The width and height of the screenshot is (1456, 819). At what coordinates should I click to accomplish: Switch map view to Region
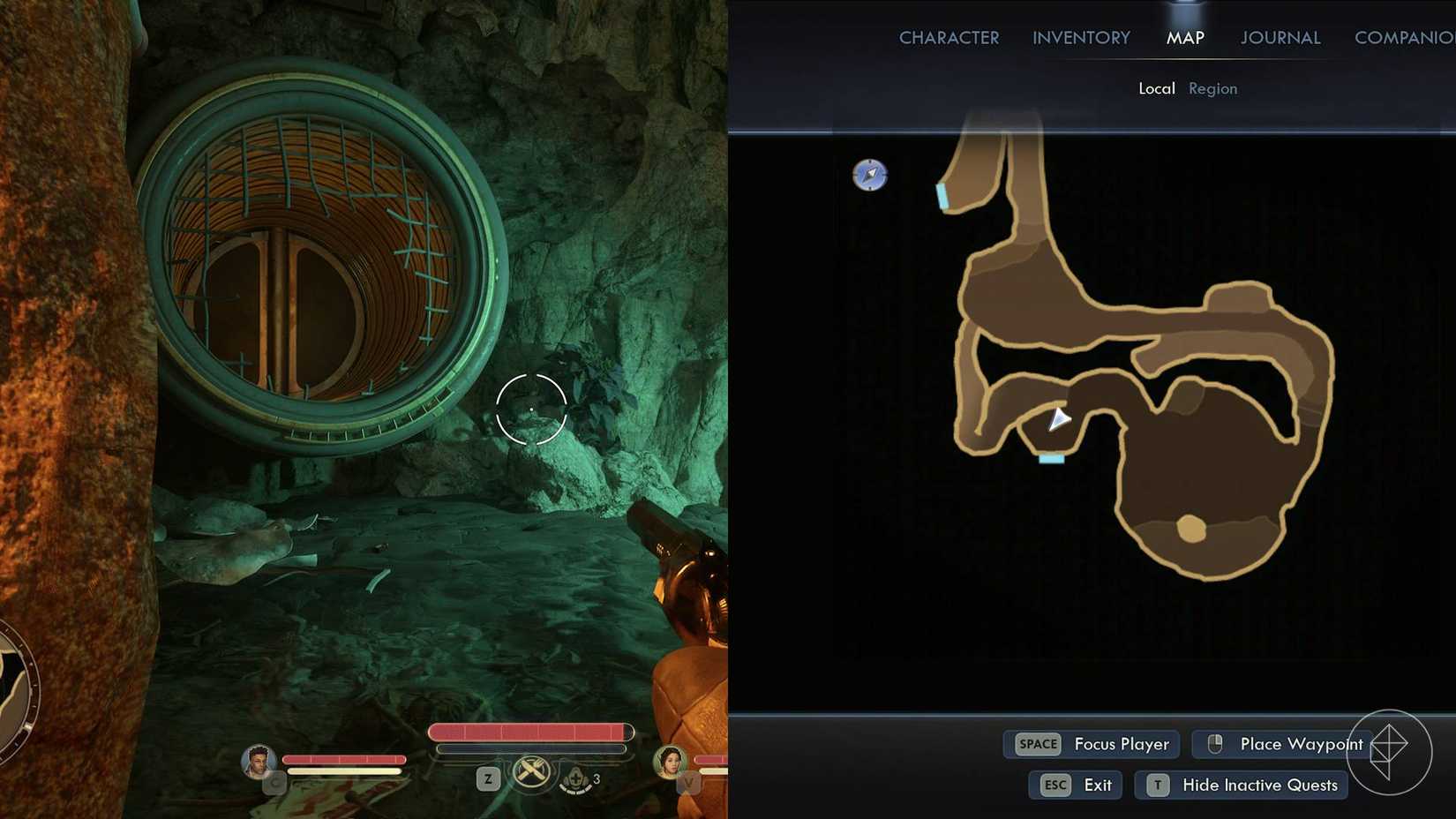[x=1212, y=88]
